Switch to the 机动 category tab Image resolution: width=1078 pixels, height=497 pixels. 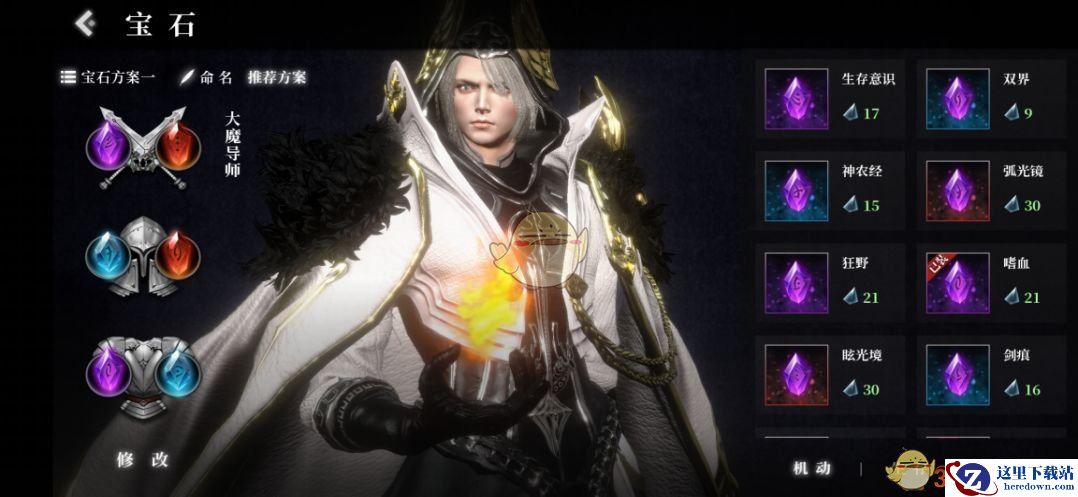pos(811,468)
